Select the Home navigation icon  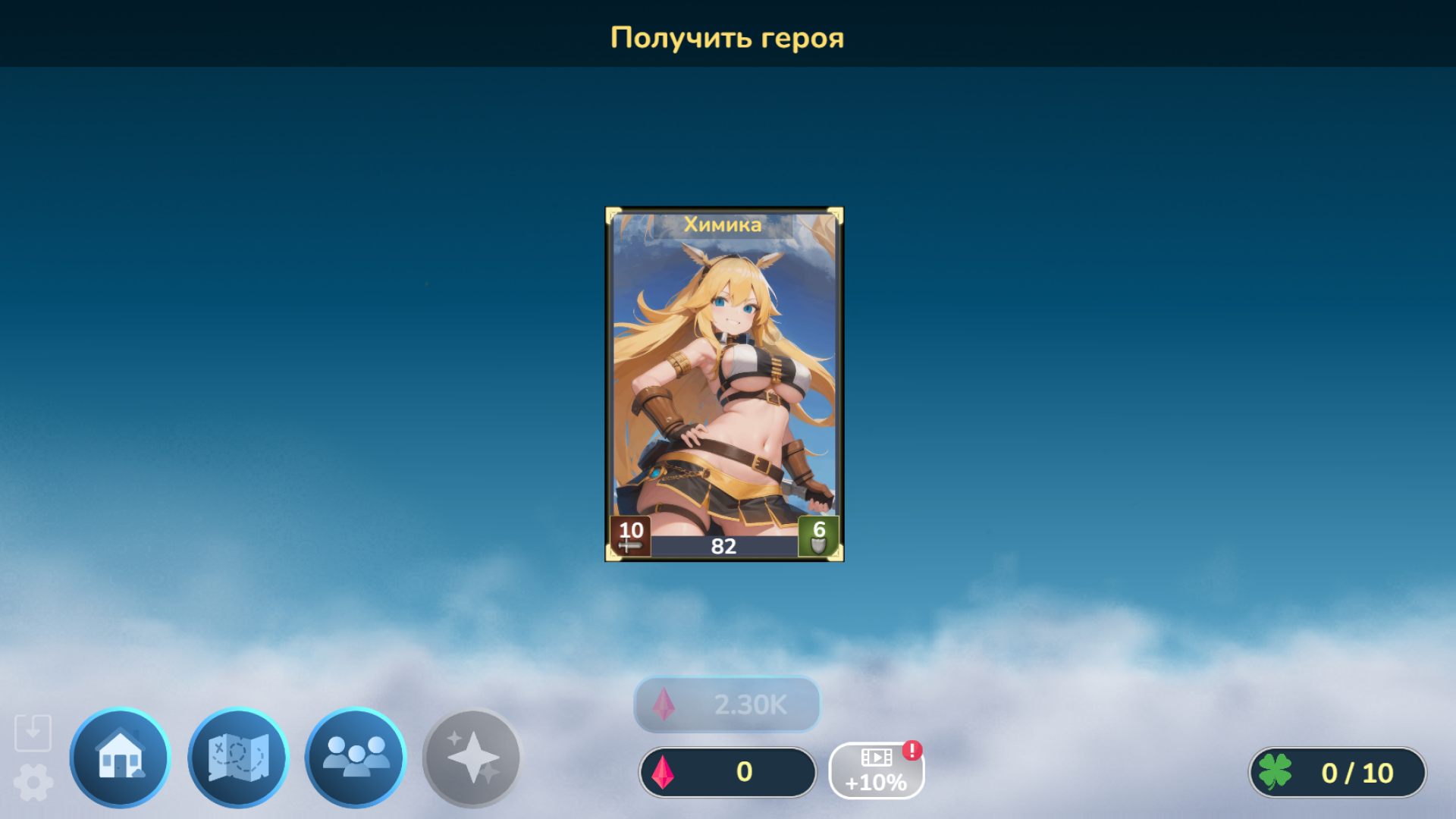point(119,758)
